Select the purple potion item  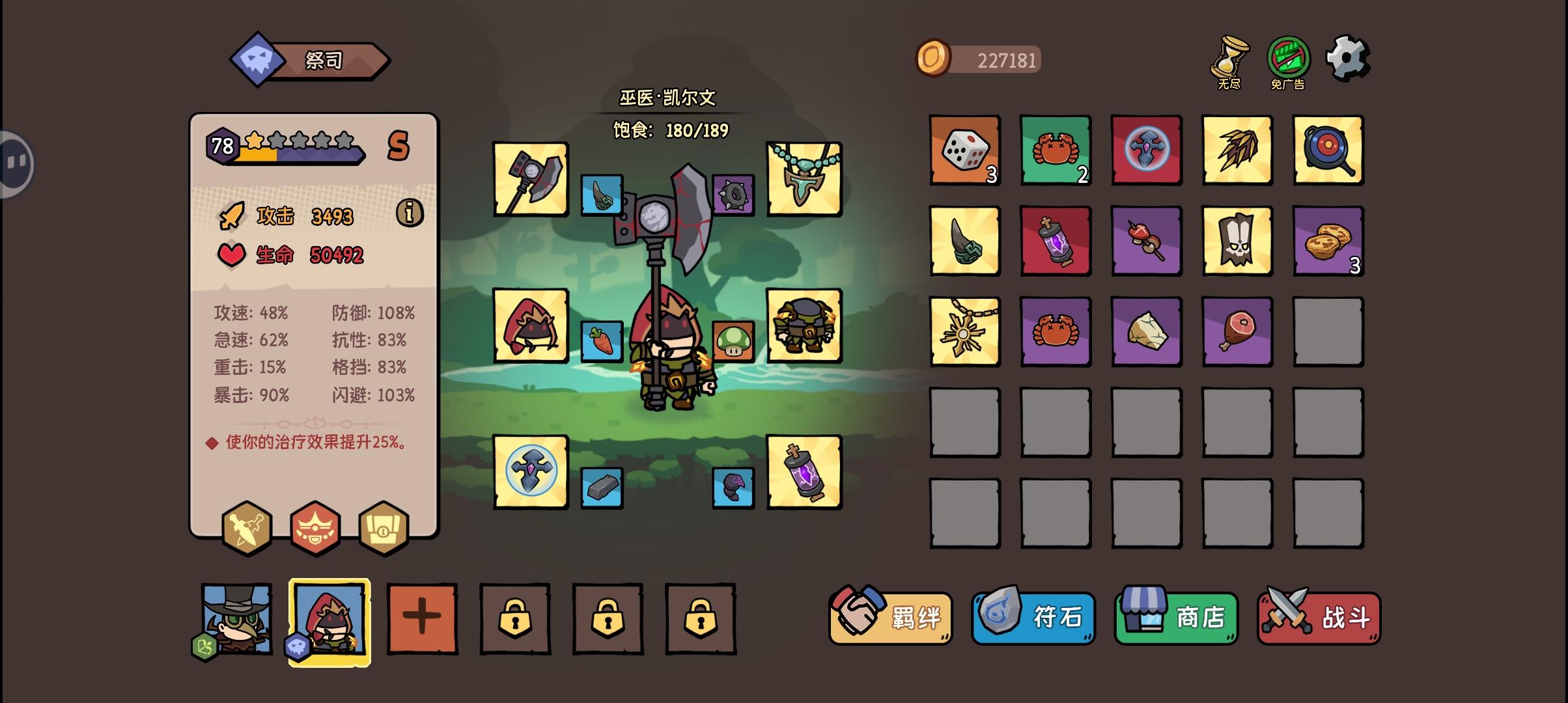(x=1056, y=241)
